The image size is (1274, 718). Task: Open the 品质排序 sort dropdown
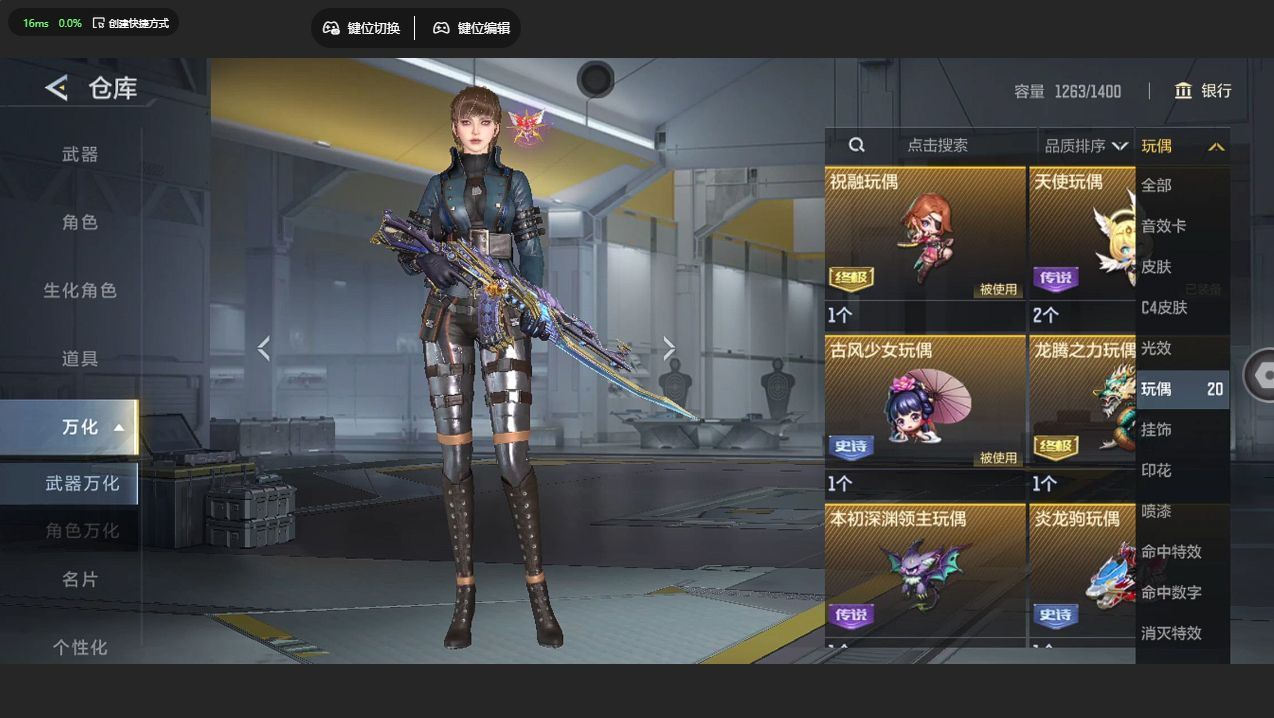point(1086,146)
